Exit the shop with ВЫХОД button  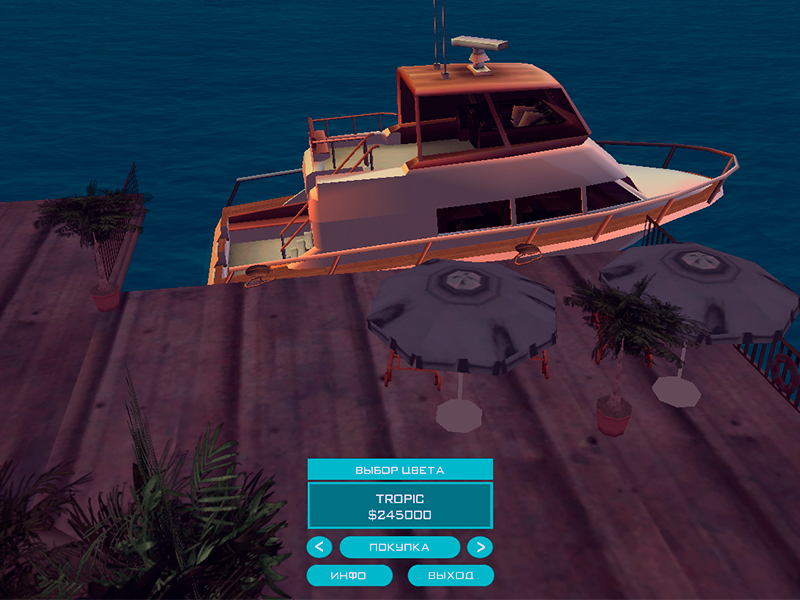click(451, 576)
